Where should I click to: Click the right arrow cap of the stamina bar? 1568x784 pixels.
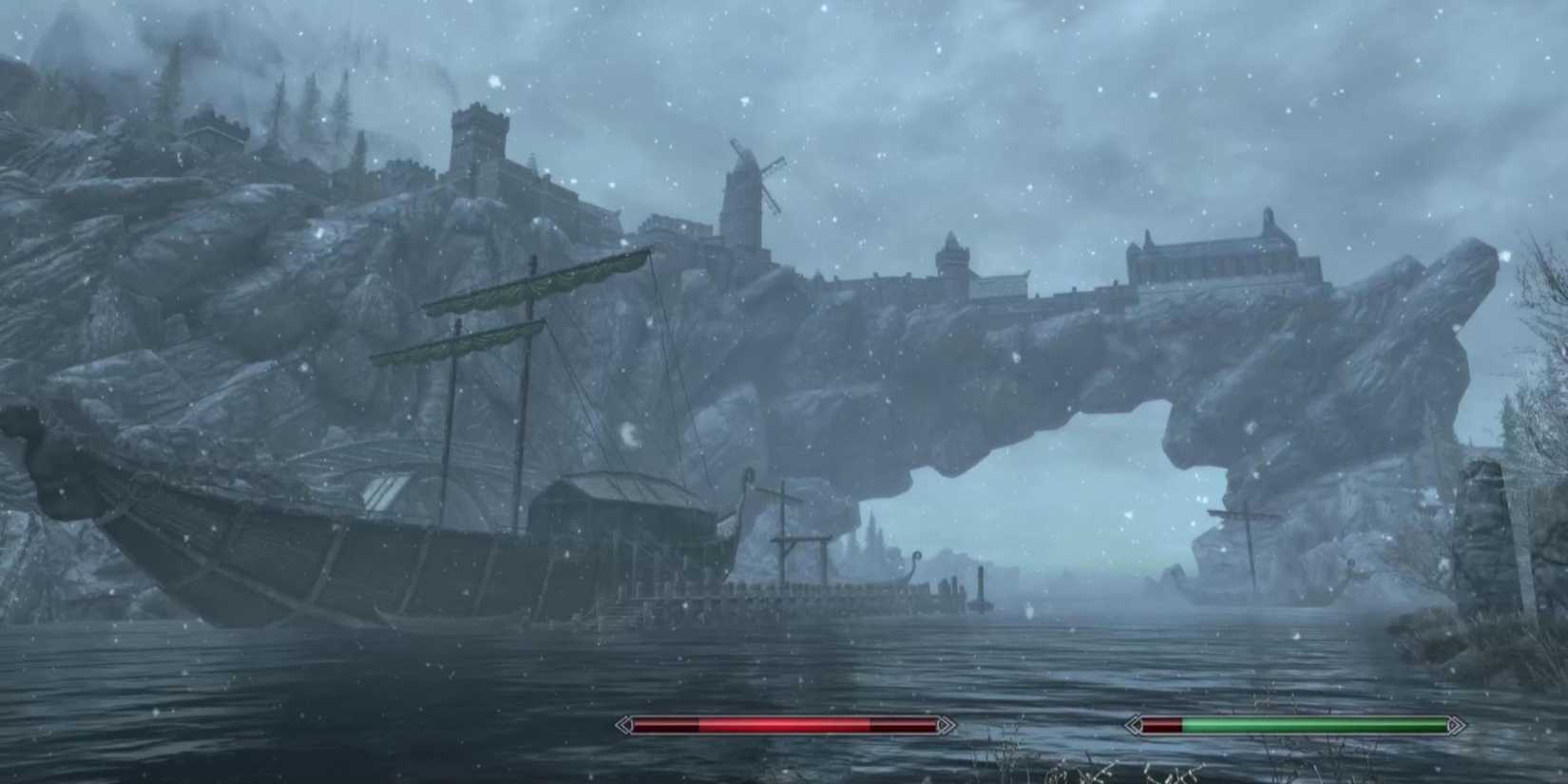click(x=1456, y=726)
